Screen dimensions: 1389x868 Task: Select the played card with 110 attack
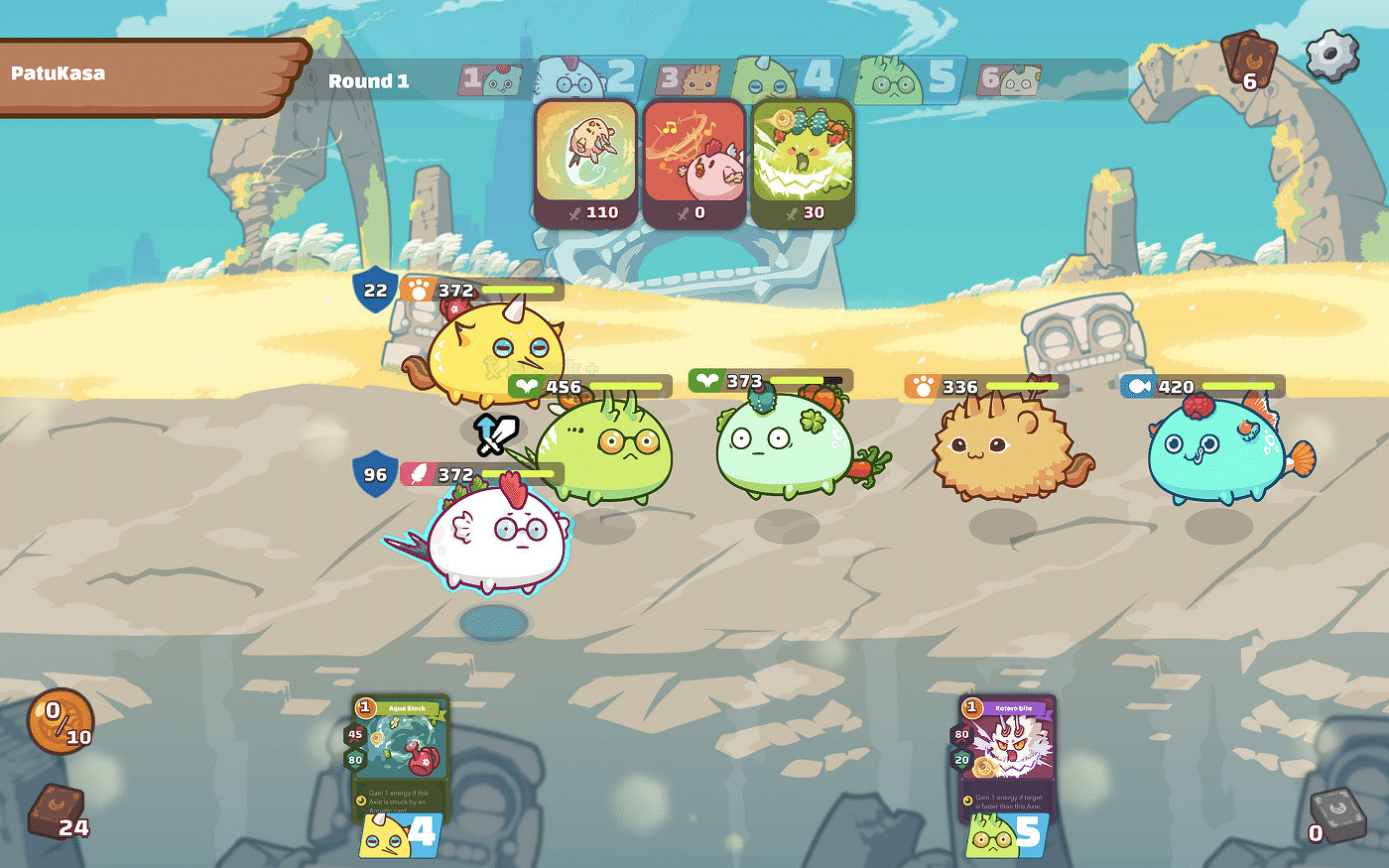584,162
